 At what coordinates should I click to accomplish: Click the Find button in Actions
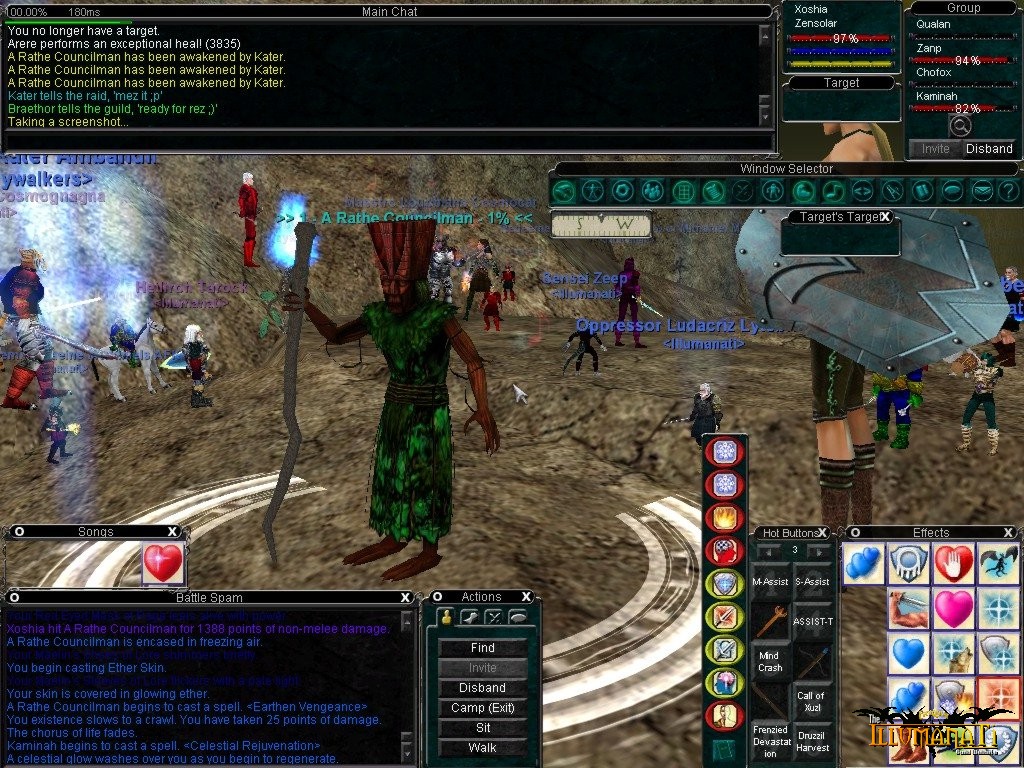[482, 648]
